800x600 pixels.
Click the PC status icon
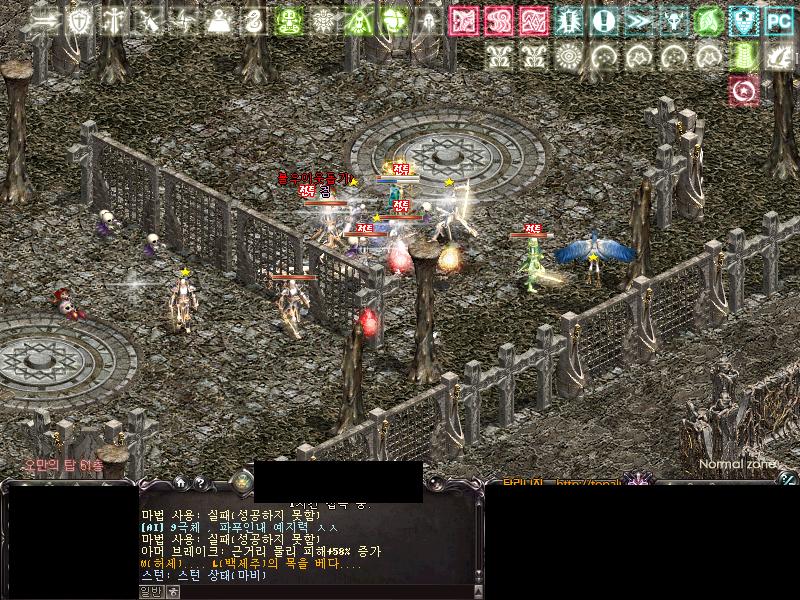tap(777, 20)
